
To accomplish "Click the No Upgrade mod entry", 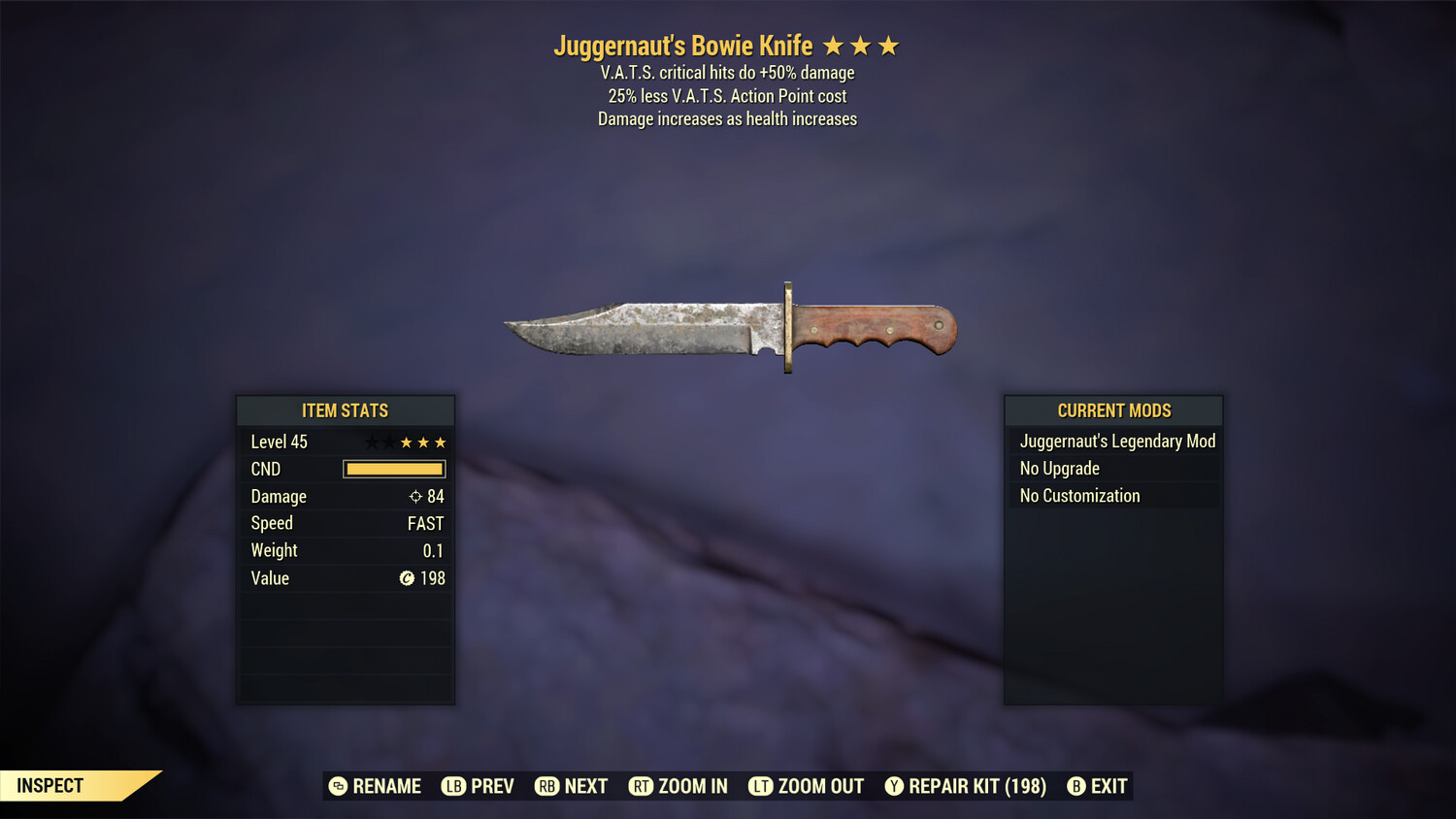I will pos(1060,469).
